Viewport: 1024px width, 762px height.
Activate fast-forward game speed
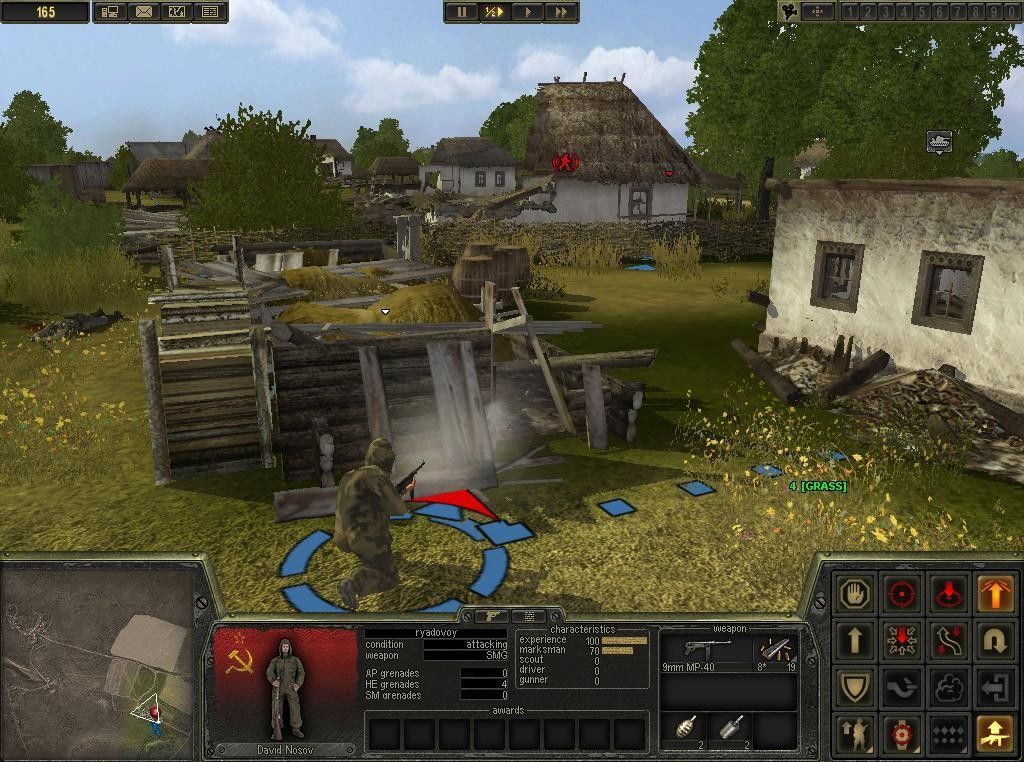coord(561,12)
